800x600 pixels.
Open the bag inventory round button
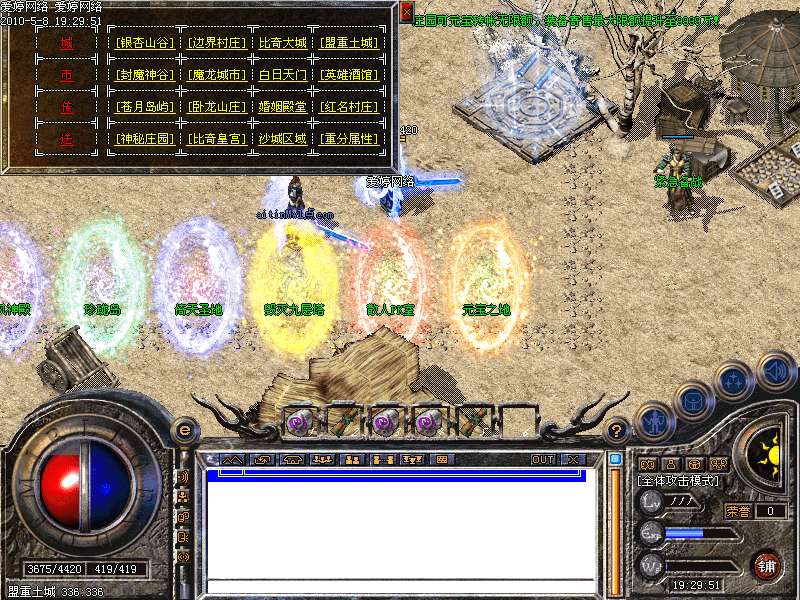tap(693, 401)
